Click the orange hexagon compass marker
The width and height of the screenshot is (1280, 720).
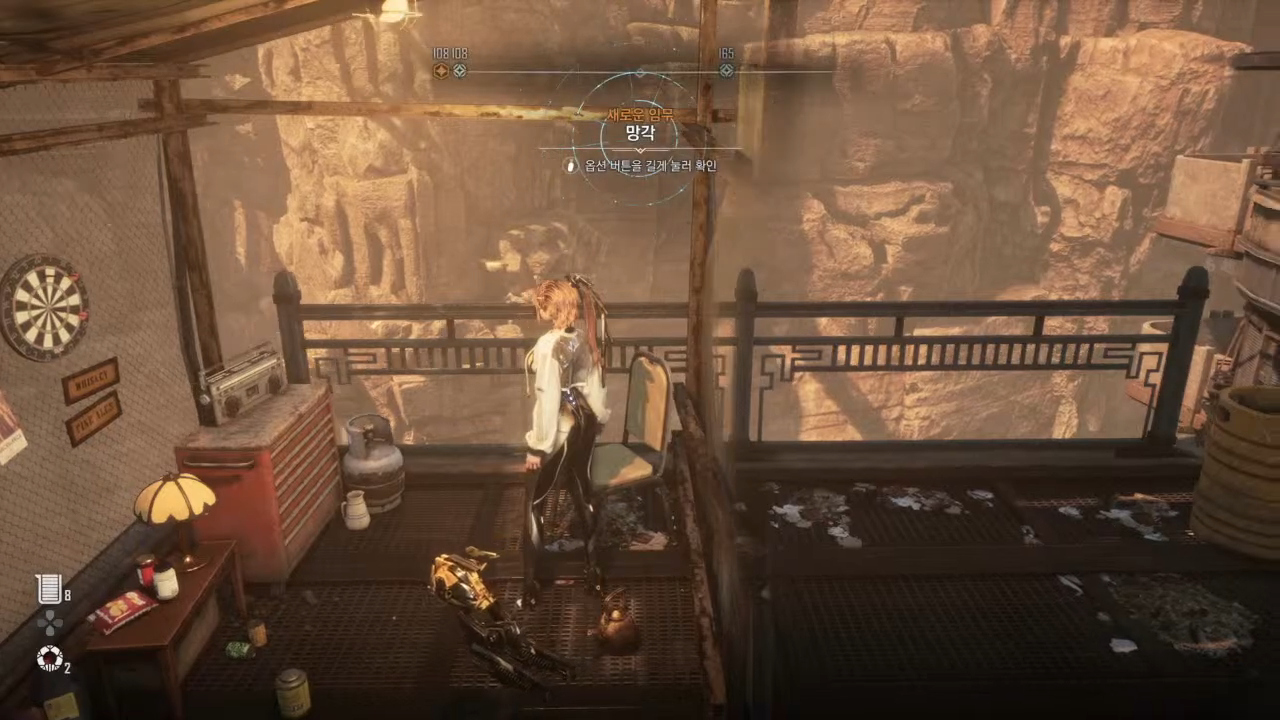(440, 70)
